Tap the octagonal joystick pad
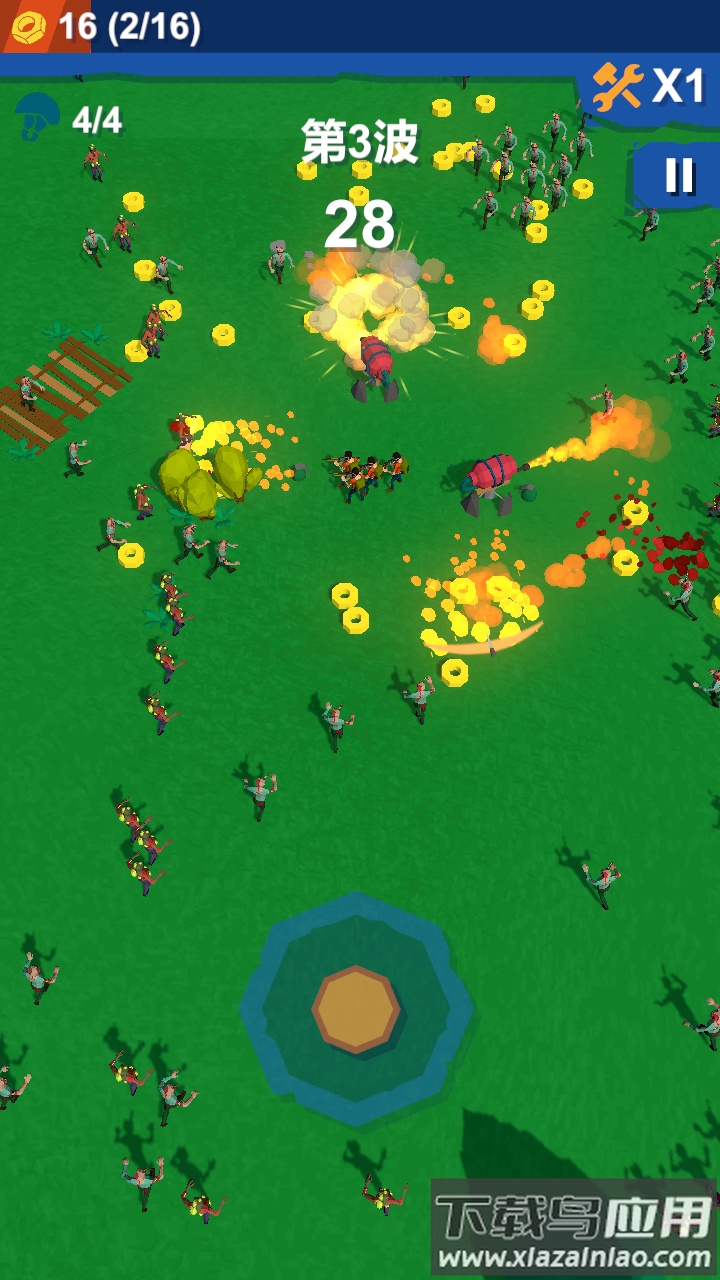 356,1009
